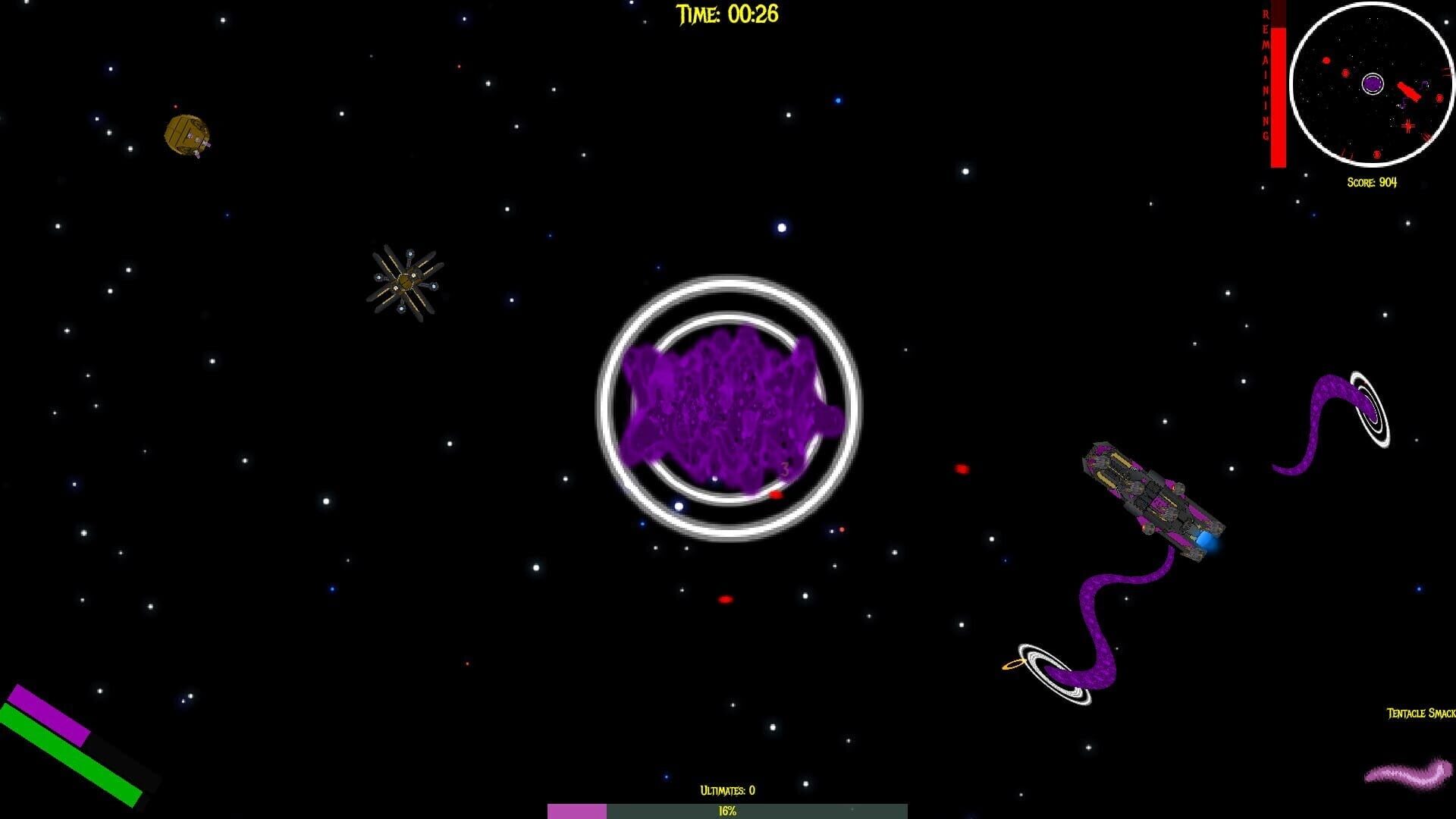Viewport: 1456px width, 819px height.
Task: Select the purple player marker at the minimap center
Action: [1373, 85]
